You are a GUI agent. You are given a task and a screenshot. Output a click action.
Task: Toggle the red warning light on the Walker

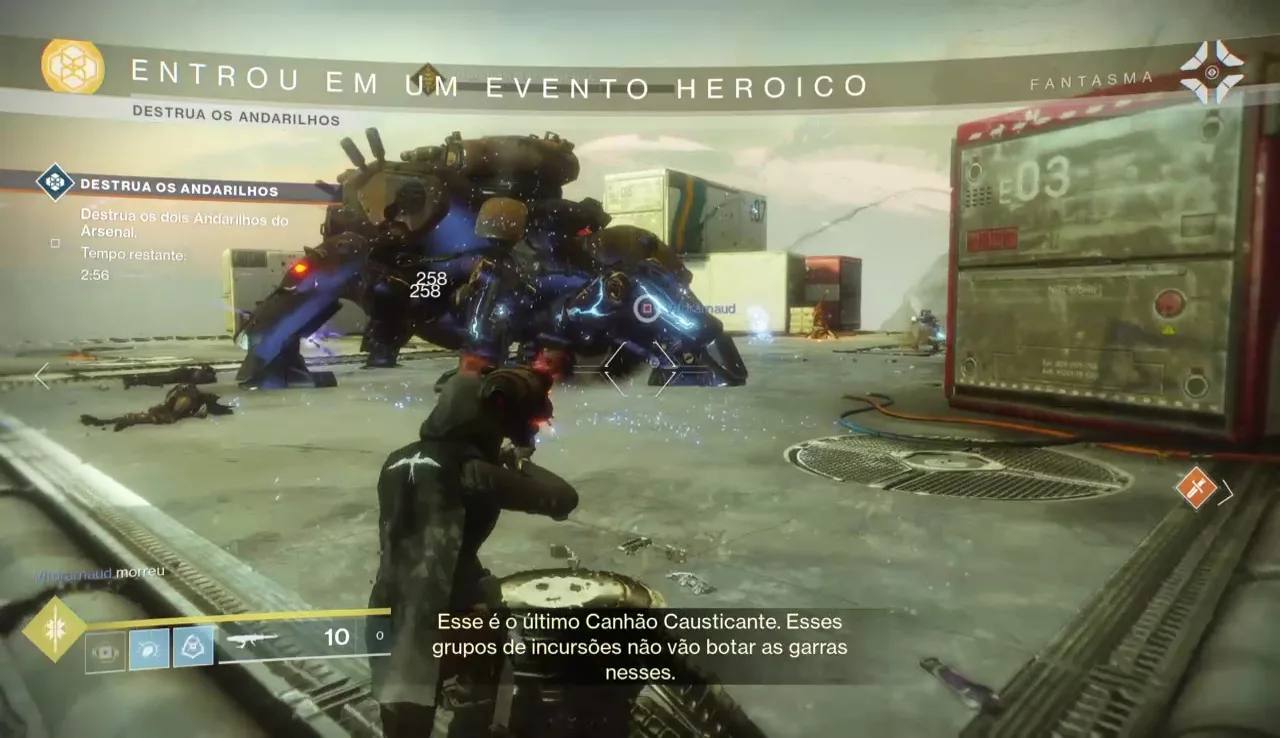tap(301, 268)
